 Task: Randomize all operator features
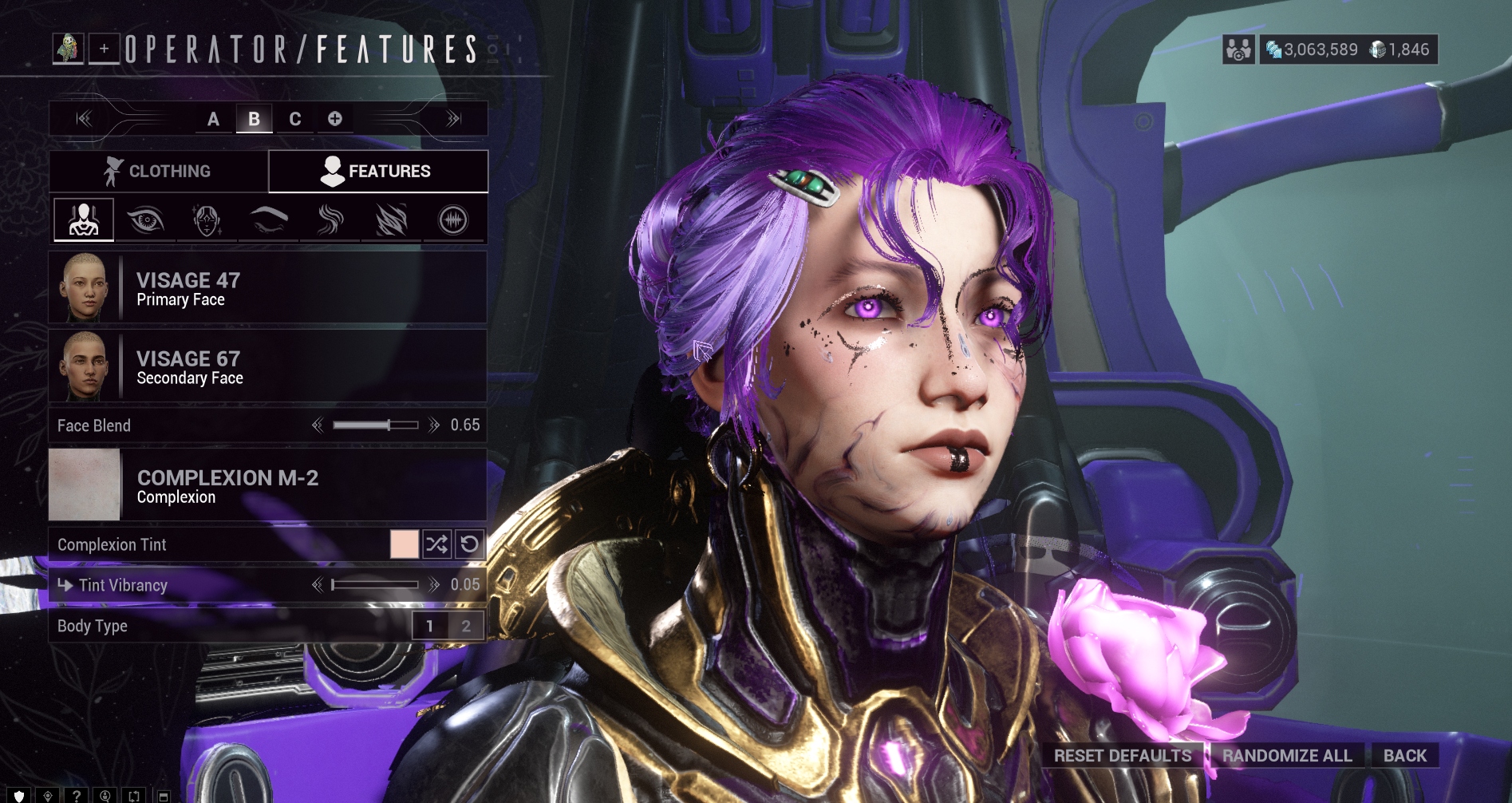pos(1287,755)
